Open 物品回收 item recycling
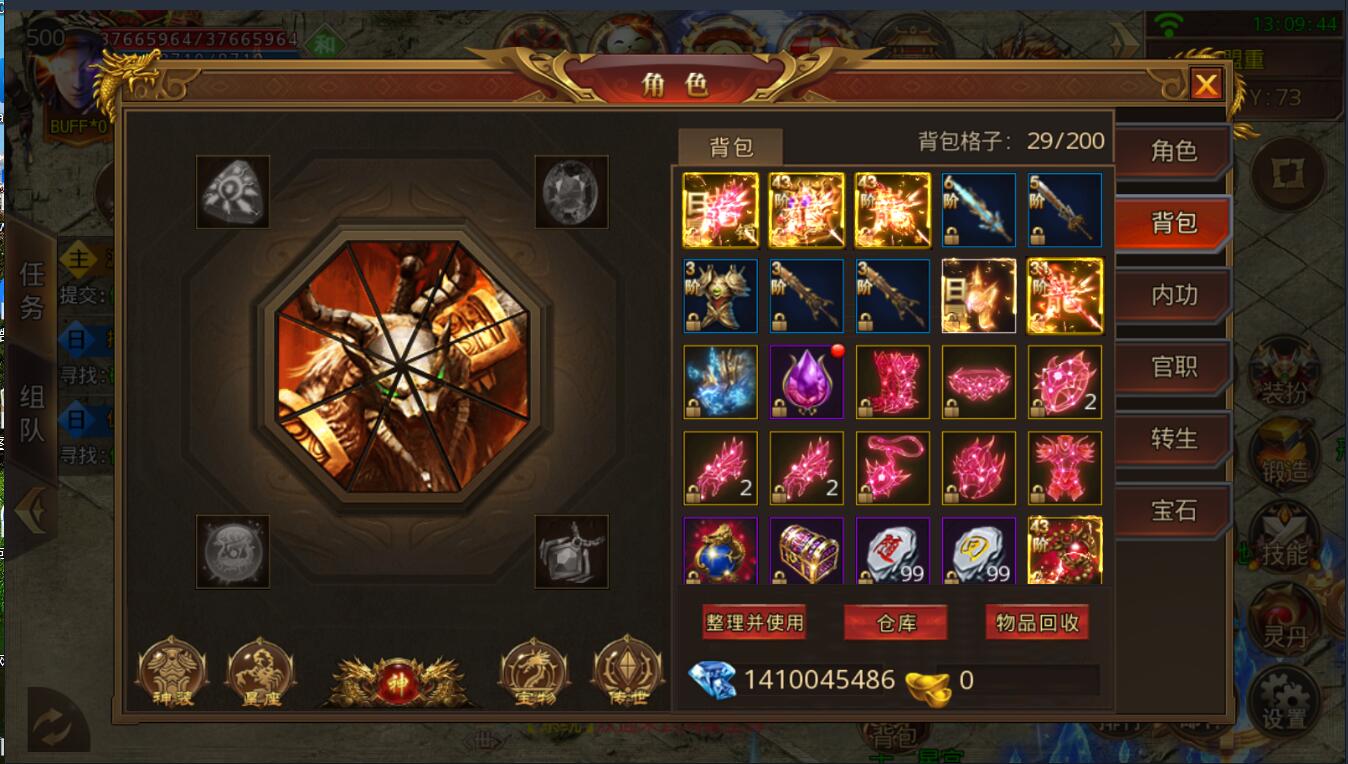 [x=1037, y=623]
